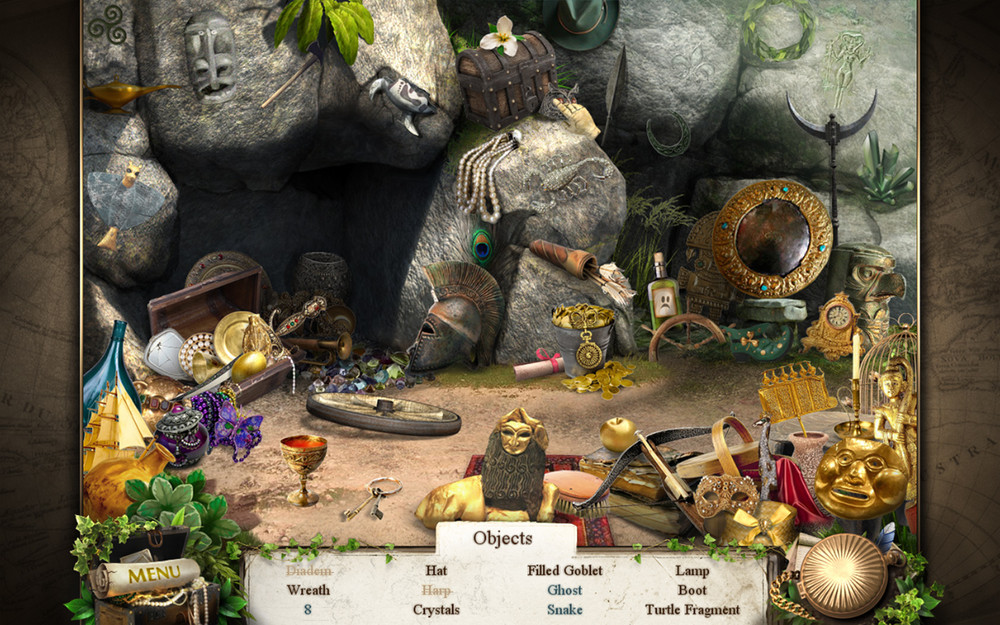Click the blue number 8 list entry
1000x625 pixels.
click(x=308, y=609)
